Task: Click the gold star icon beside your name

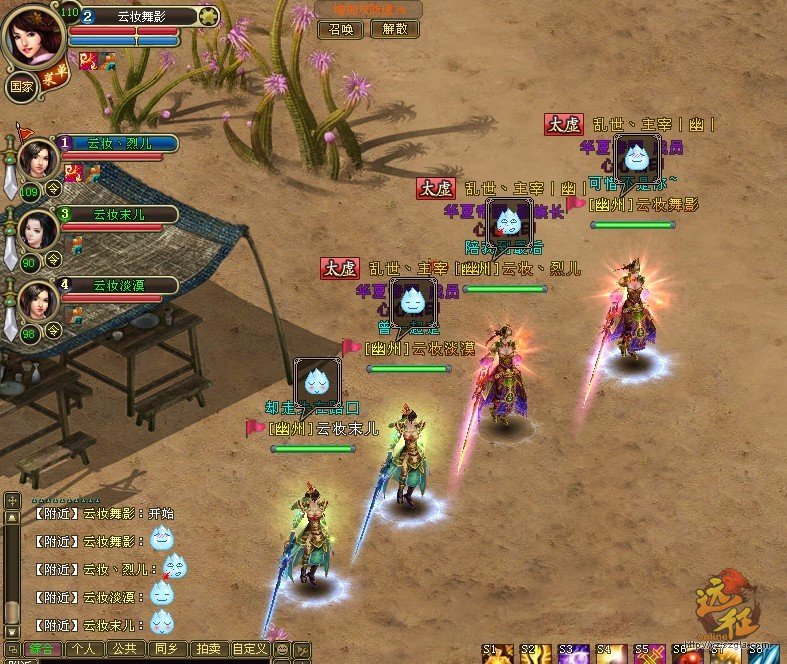Action: pyautogui.click(x=208, y=15)
